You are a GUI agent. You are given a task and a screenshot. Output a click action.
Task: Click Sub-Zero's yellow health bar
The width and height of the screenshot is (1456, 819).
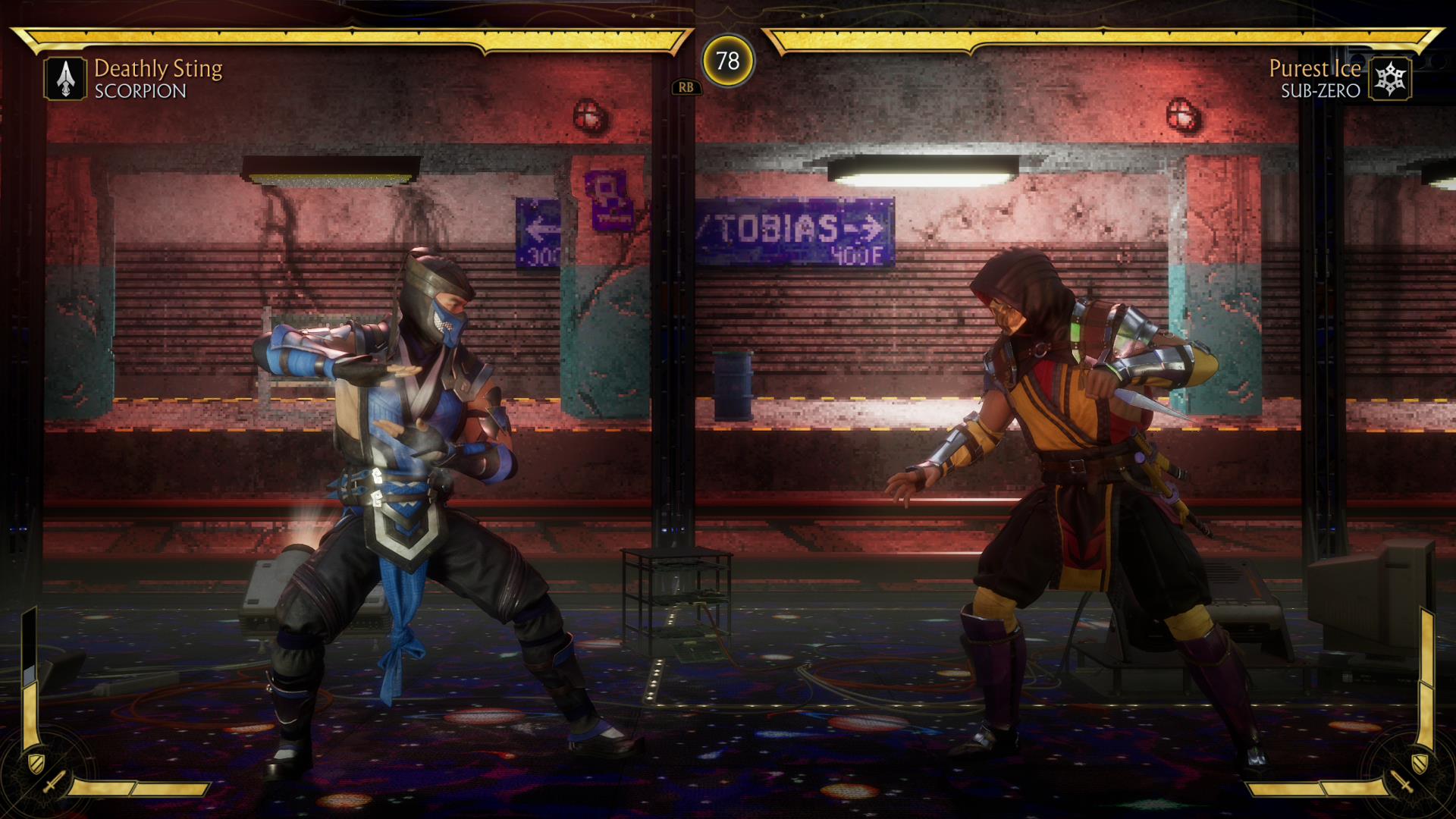click(1100, 36)
